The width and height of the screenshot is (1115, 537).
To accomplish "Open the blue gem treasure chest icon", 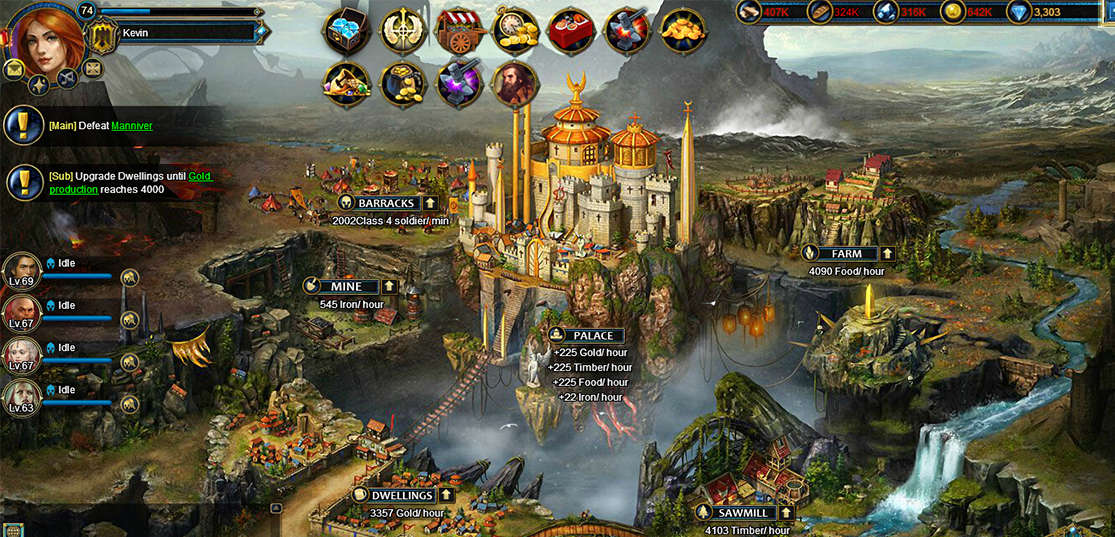I will tap(346, 31).
